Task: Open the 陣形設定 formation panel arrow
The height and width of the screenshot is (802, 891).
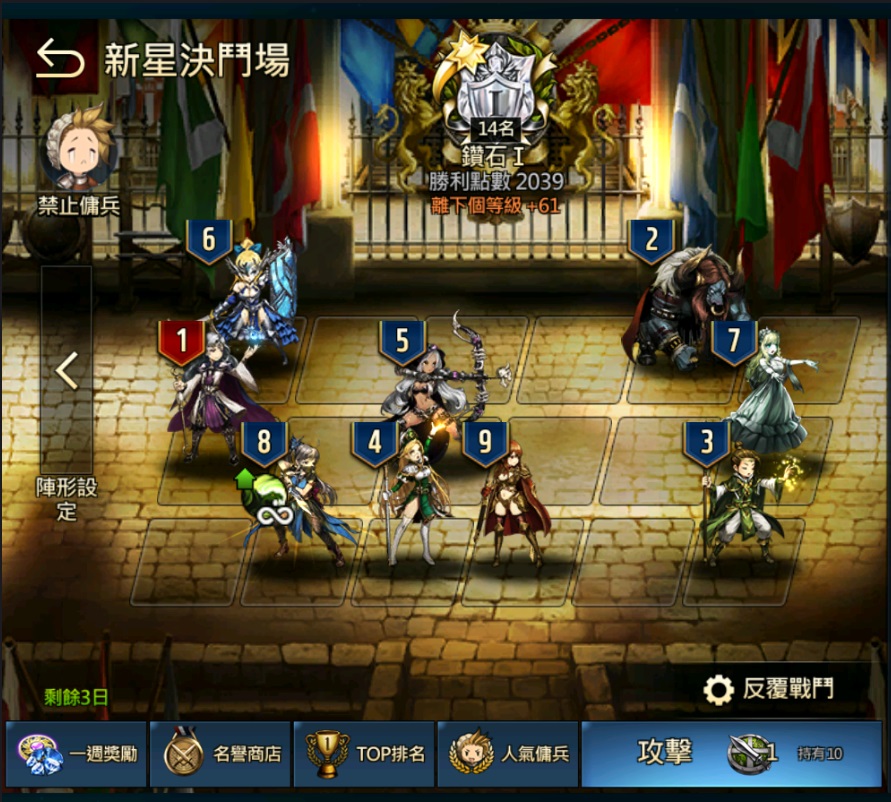Action: click(x=66, y=371)
